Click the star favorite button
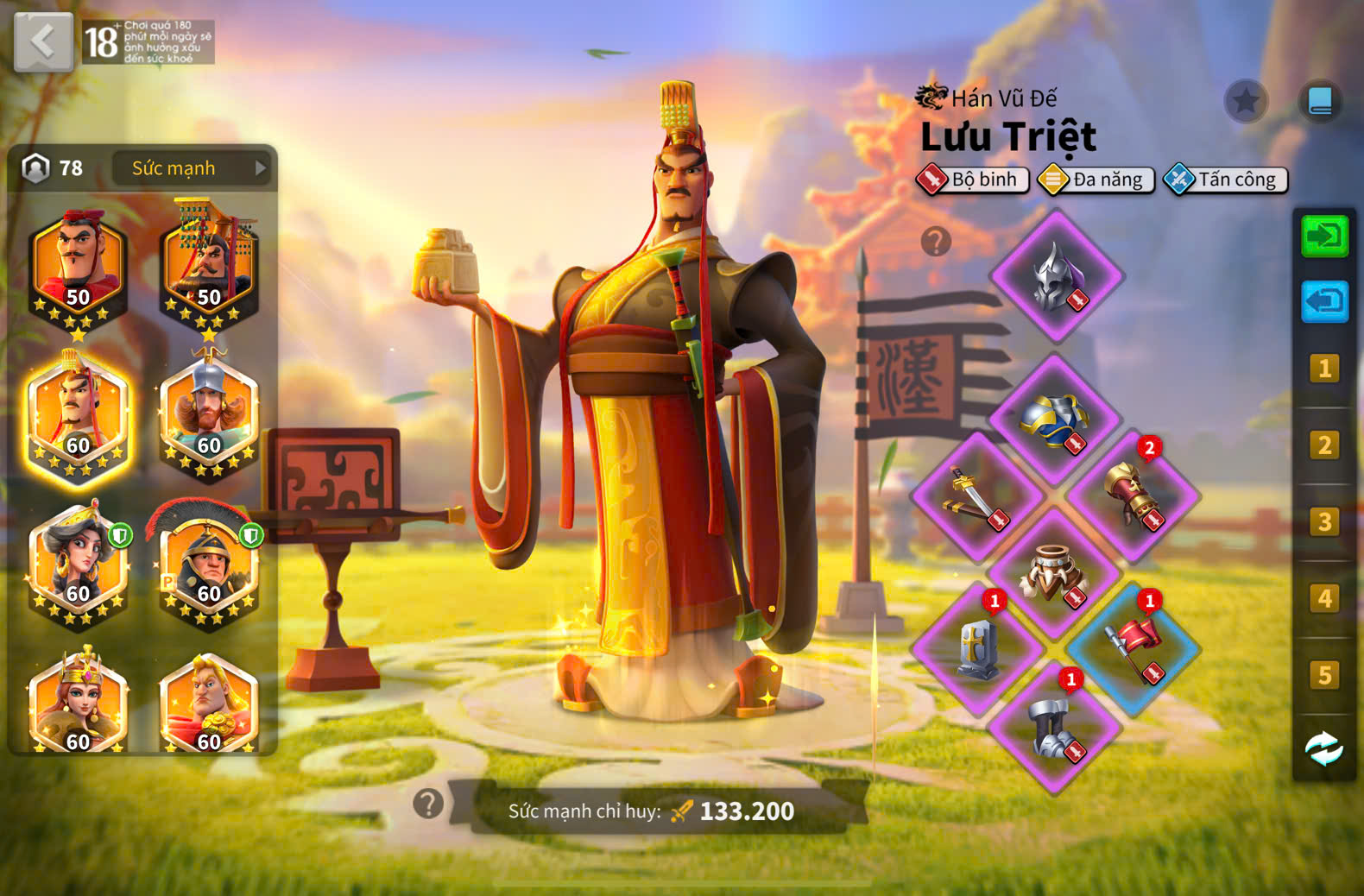 click(x=1246, y=102)
